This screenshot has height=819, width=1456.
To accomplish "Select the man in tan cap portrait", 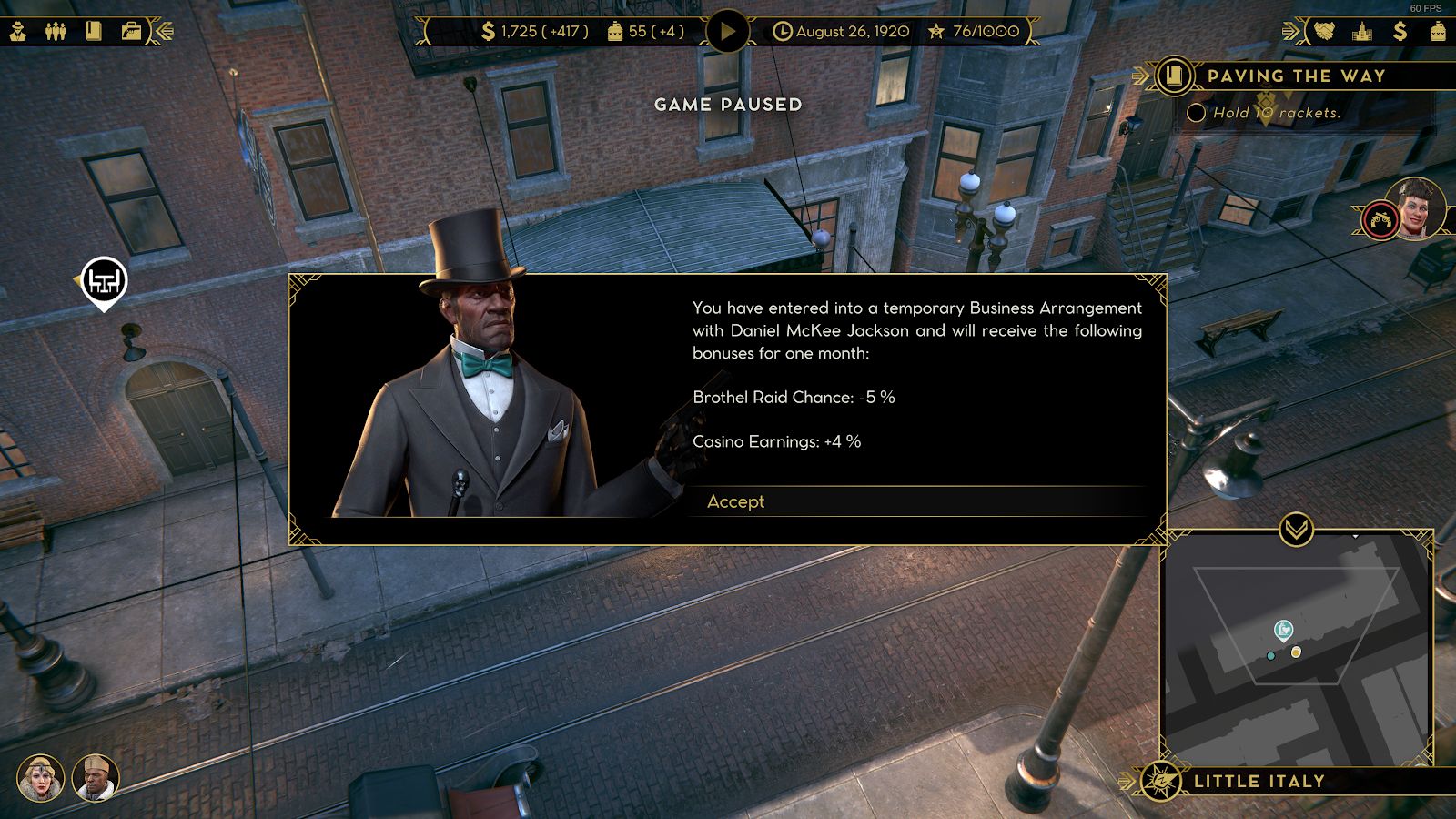I will click(96, 778).
